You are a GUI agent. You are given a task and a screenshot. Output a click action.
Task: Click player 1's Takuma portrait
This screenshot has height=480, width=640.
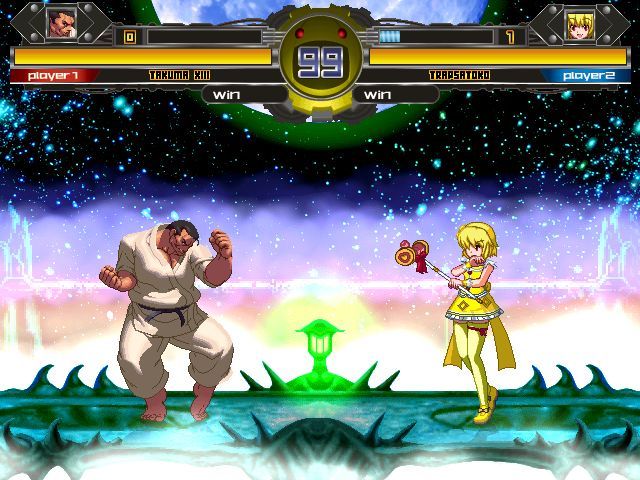pyautogui.click(x=61, y=22)
